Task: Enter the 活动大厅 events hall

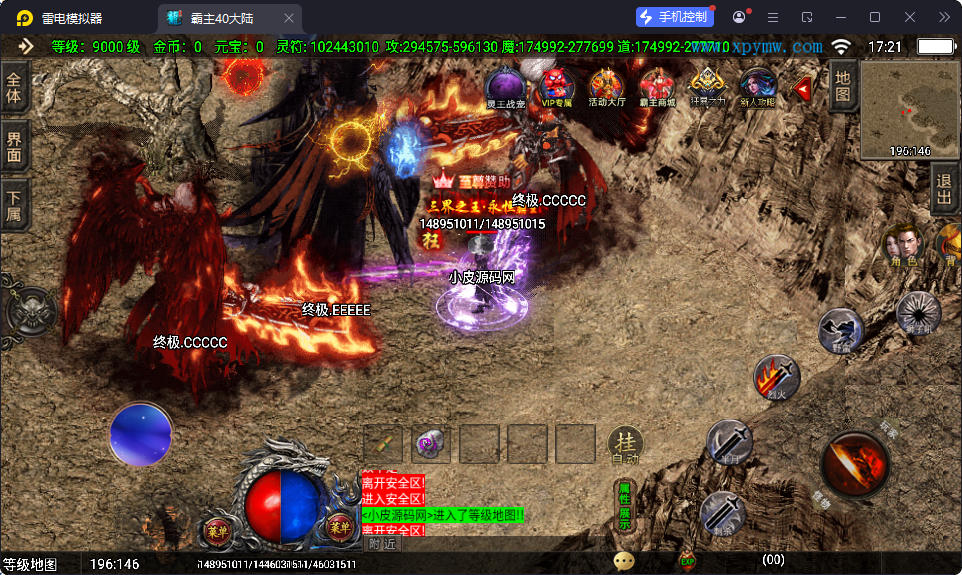Action: (x=607, y=87)
